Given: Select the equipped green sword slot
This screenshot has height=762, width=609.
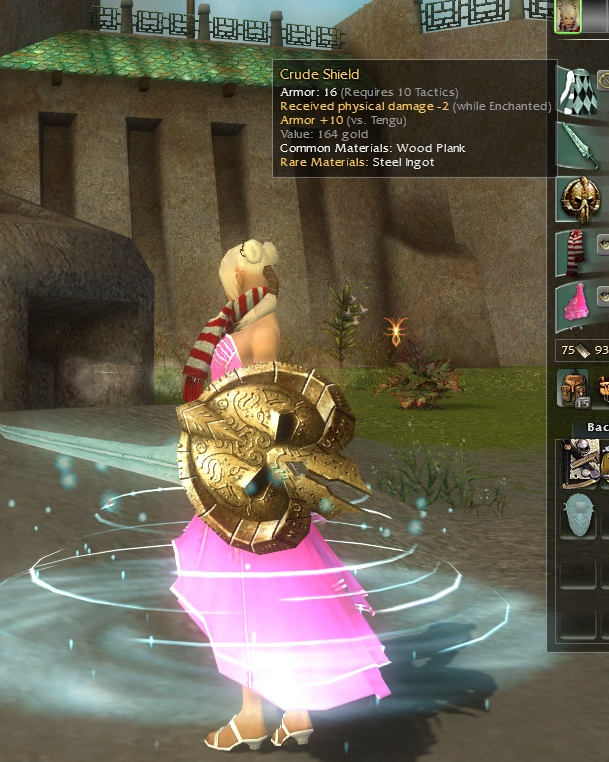Looking at the screenshot, I should point(578,143).
